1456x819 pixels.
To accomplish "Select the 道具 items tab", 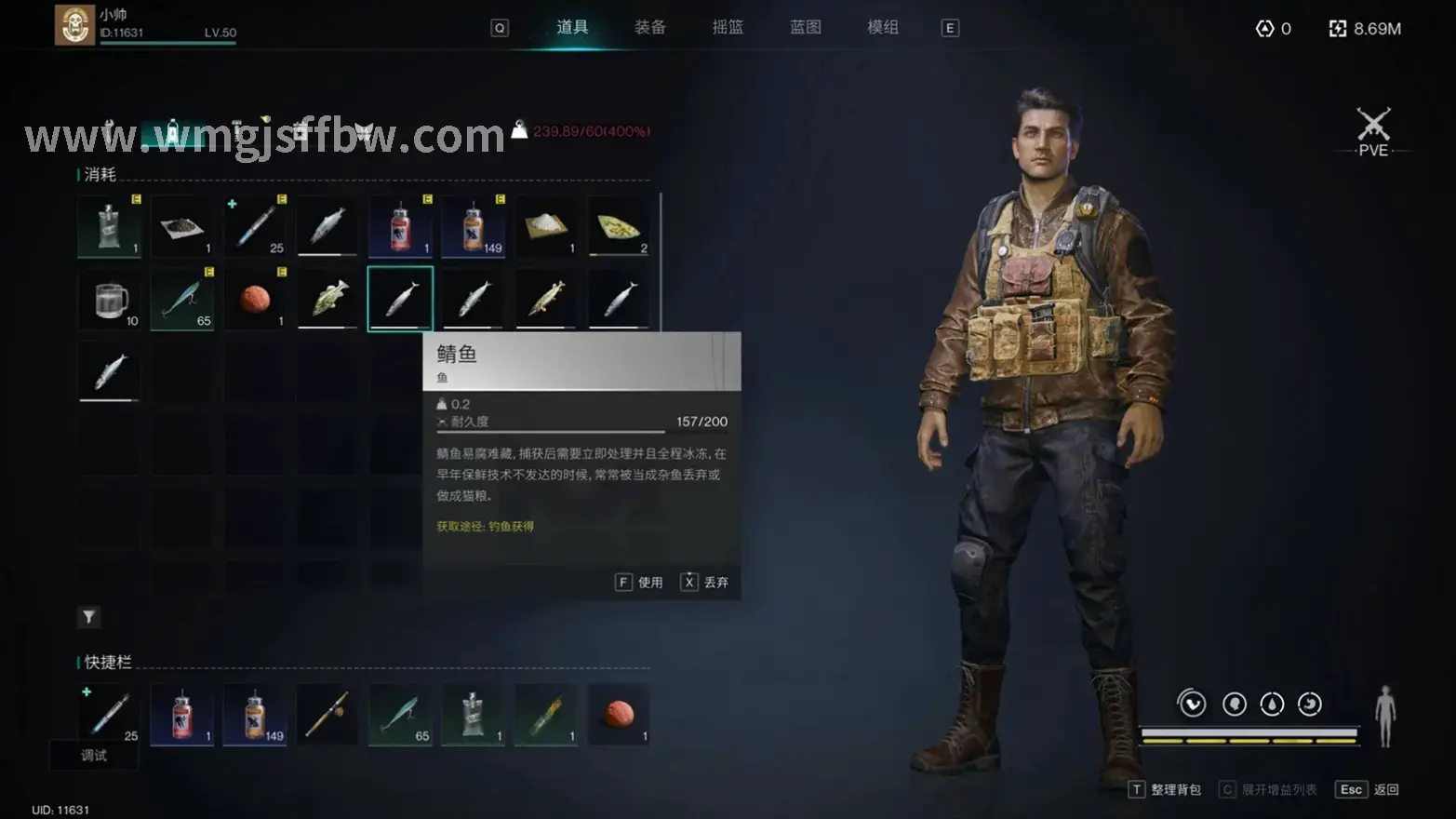I will click(x=572, y=27).
